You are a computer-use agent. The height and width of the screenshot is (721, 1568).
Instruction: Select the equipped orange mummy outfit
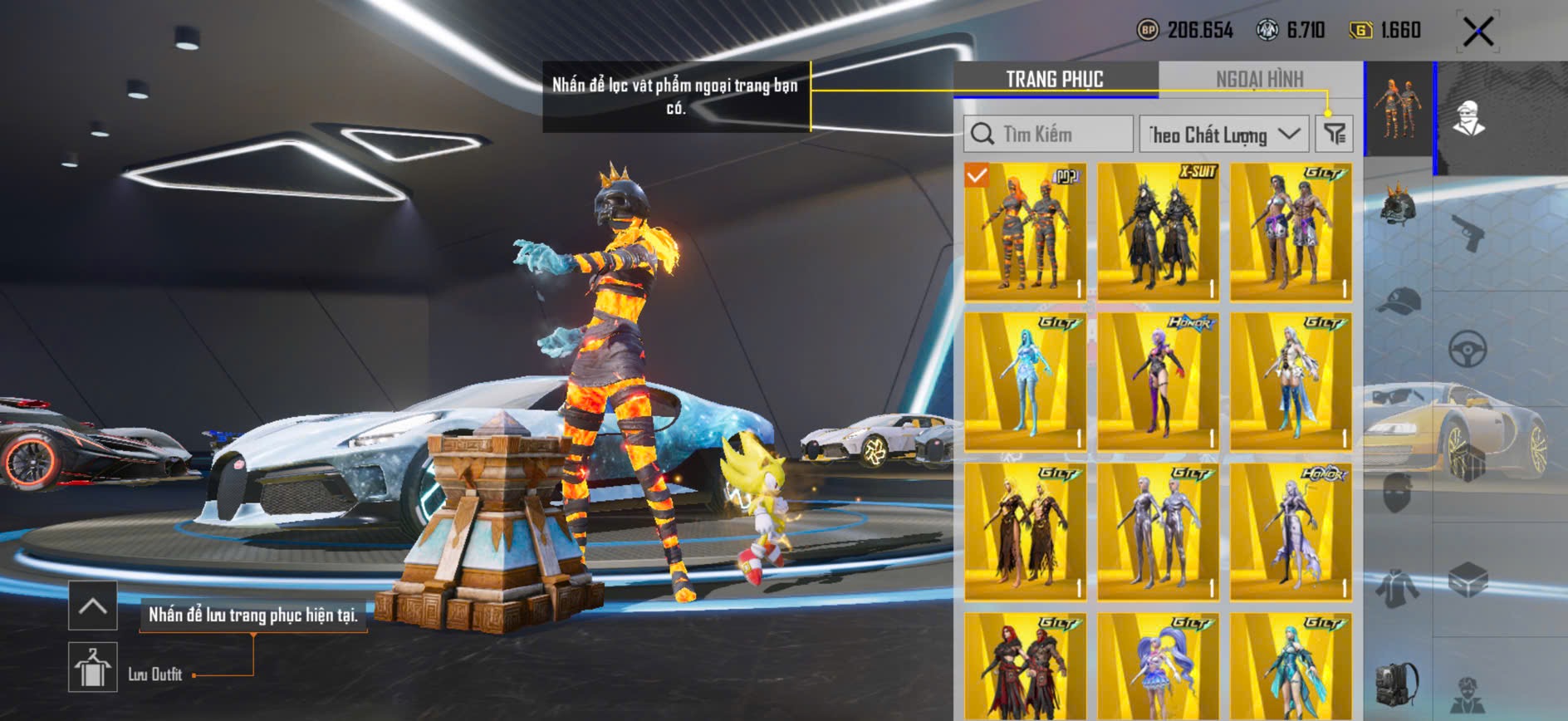[1025, 231]
